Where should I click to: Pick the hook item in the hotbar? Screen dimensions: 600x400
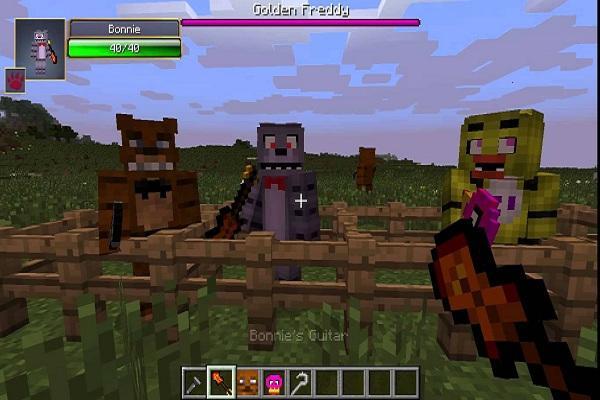click(x=301, y=382)
